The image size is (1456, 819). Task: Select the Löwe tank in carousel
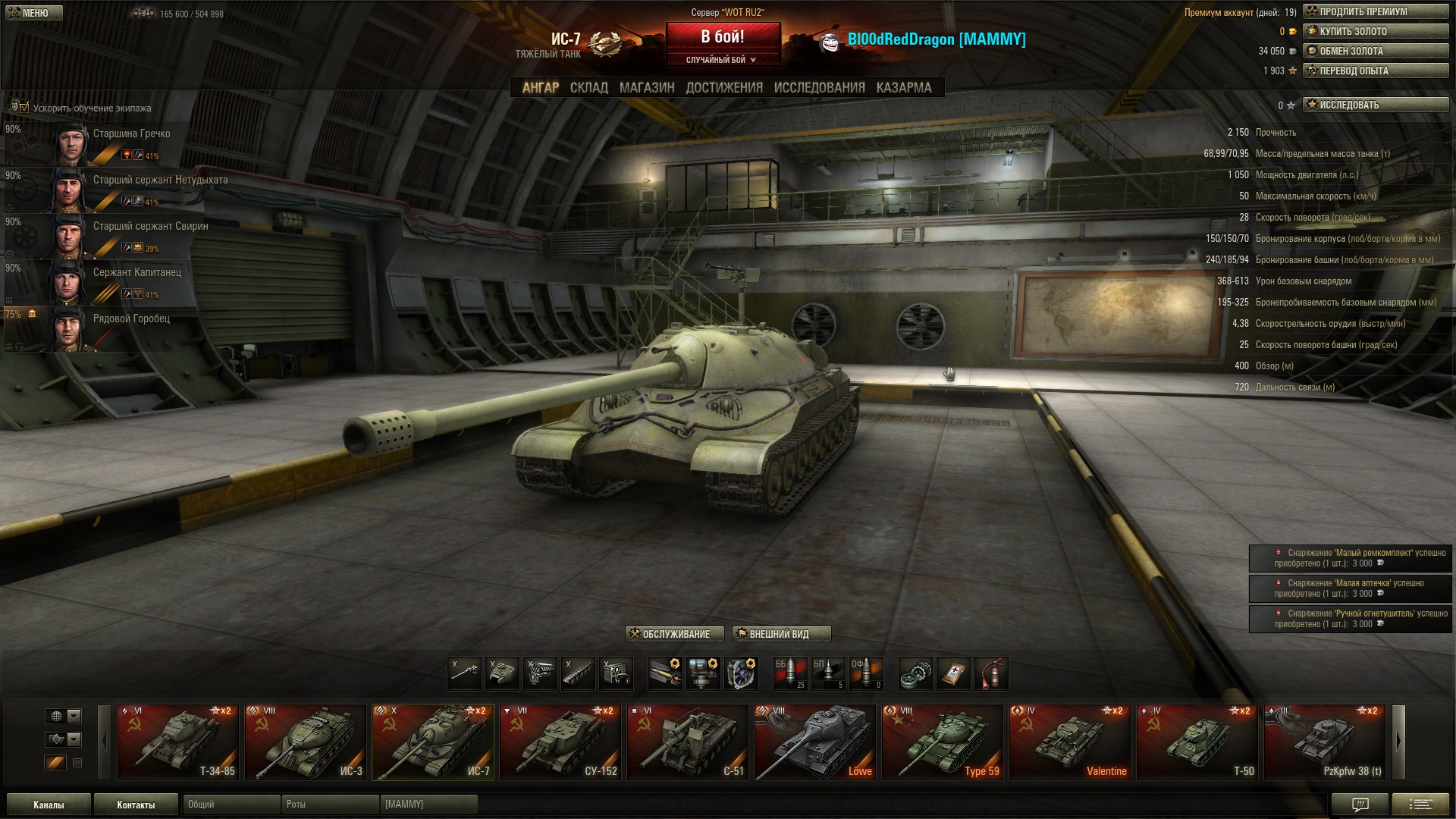point(814,742)
